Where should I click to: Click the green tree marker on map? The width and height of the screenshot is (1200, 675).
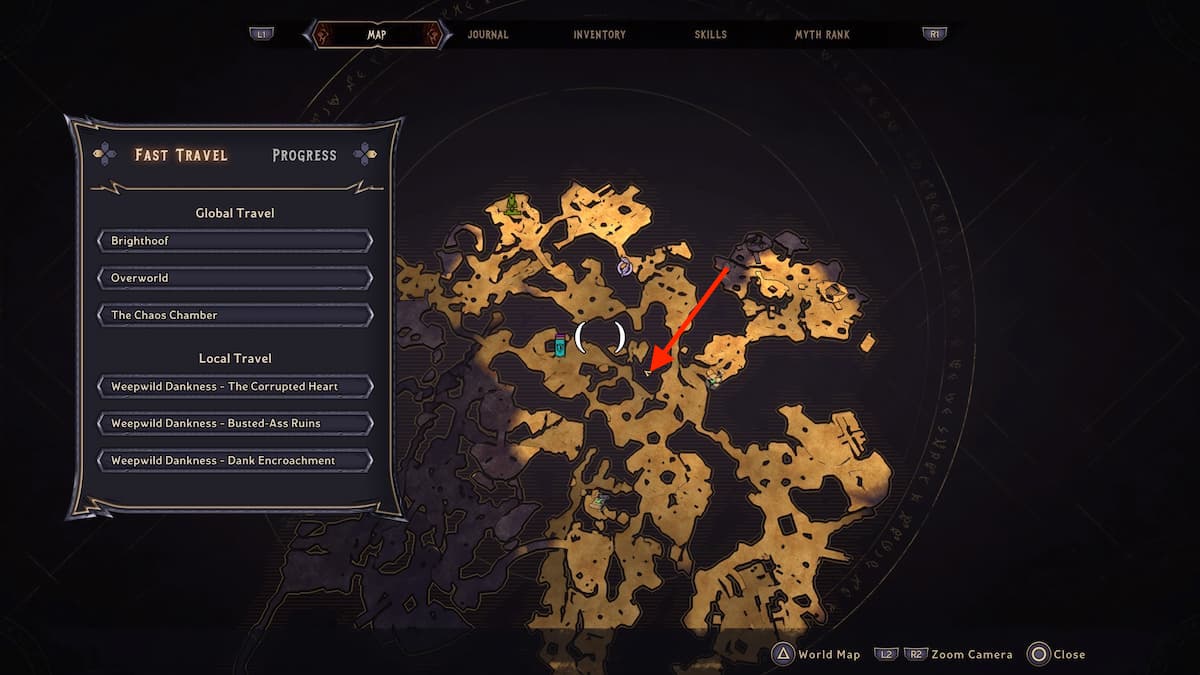(513, 205)
